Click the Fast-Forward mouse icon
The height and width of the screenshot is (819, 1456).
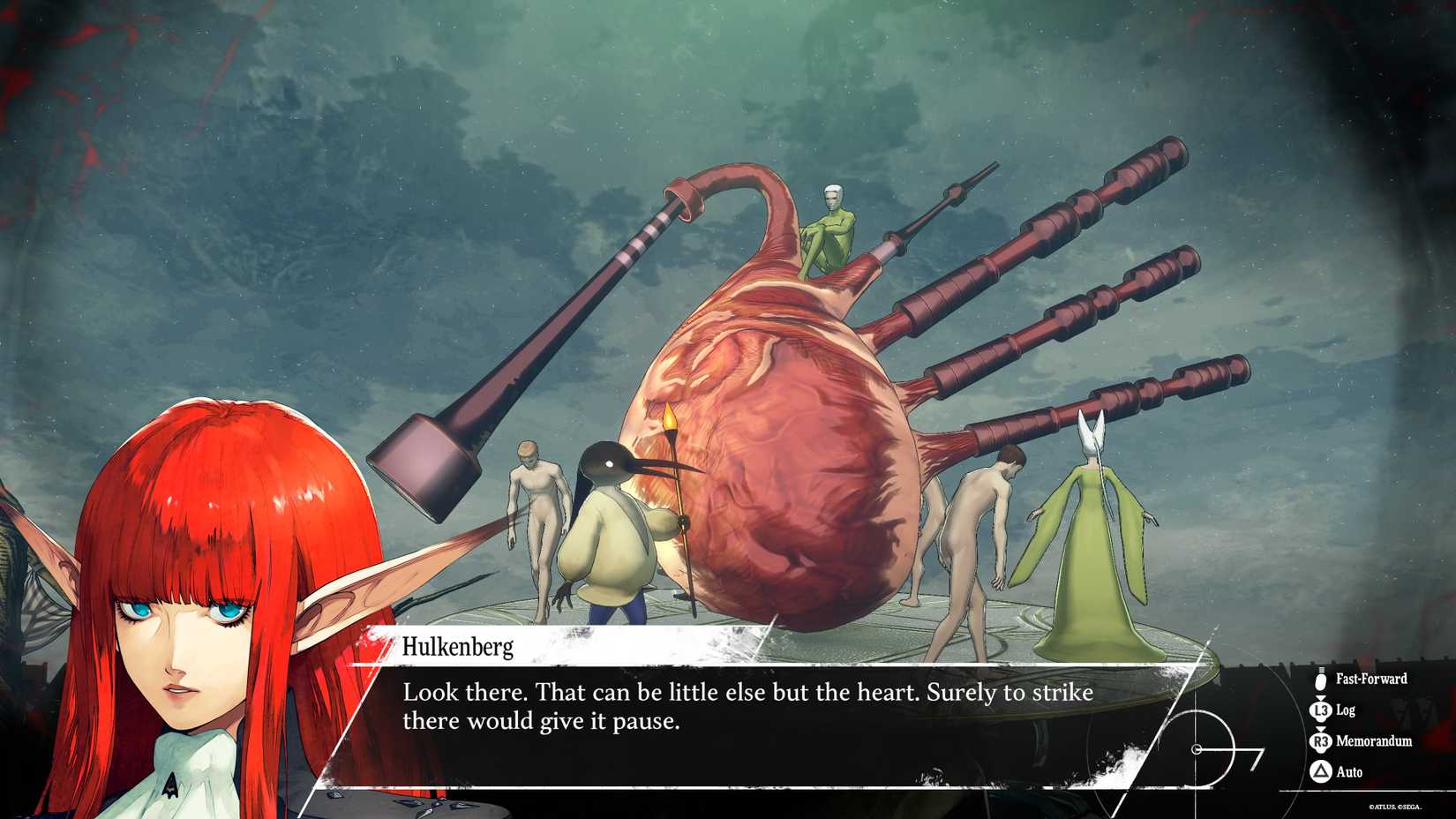pyautogui.click(x=1320, y=680)
